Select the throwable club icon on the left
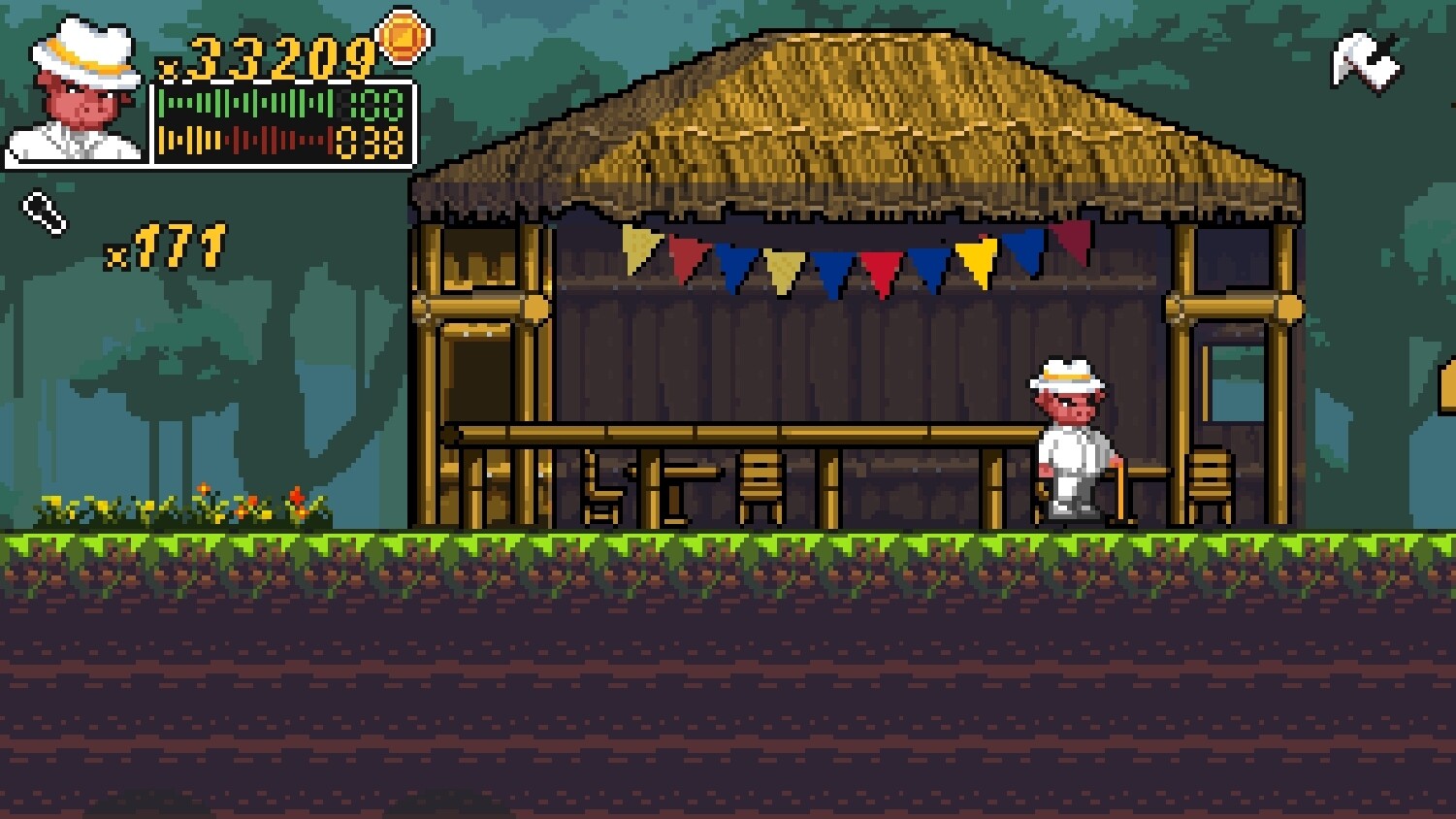 pos(41,212)
